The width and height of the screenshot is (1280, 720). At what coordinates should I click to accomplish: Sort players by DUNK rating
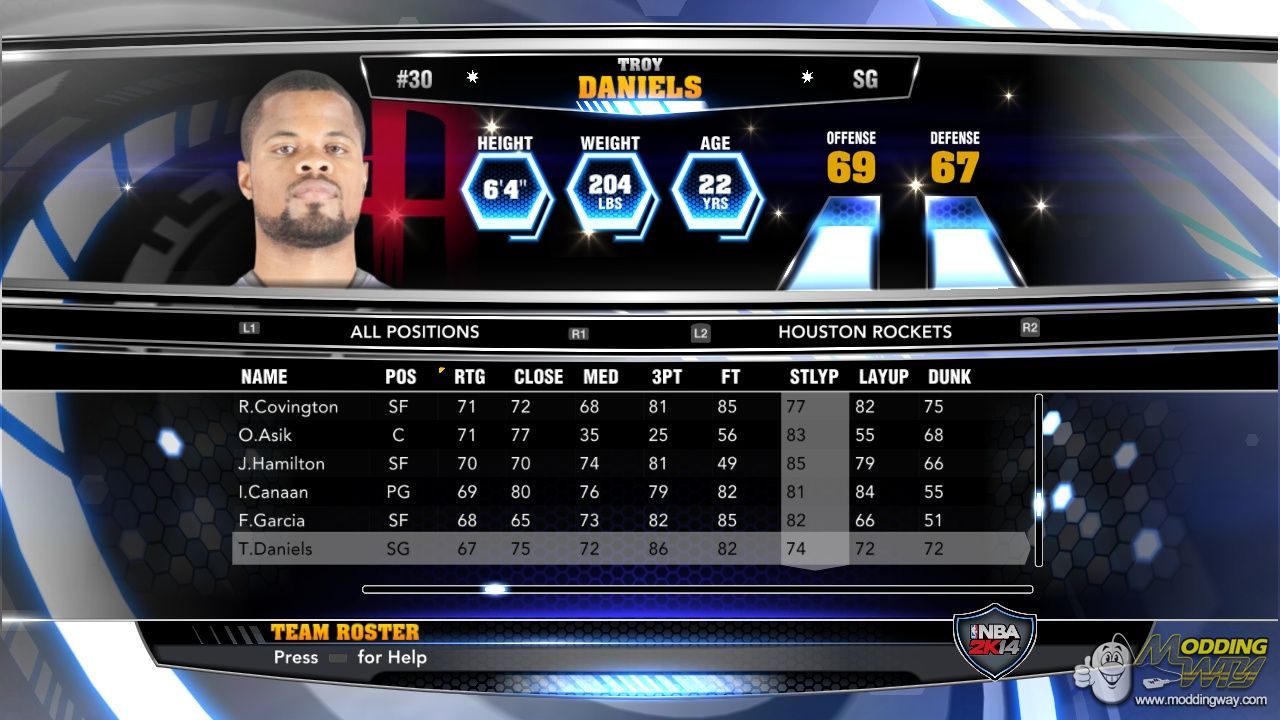click(x=949, y=377)
